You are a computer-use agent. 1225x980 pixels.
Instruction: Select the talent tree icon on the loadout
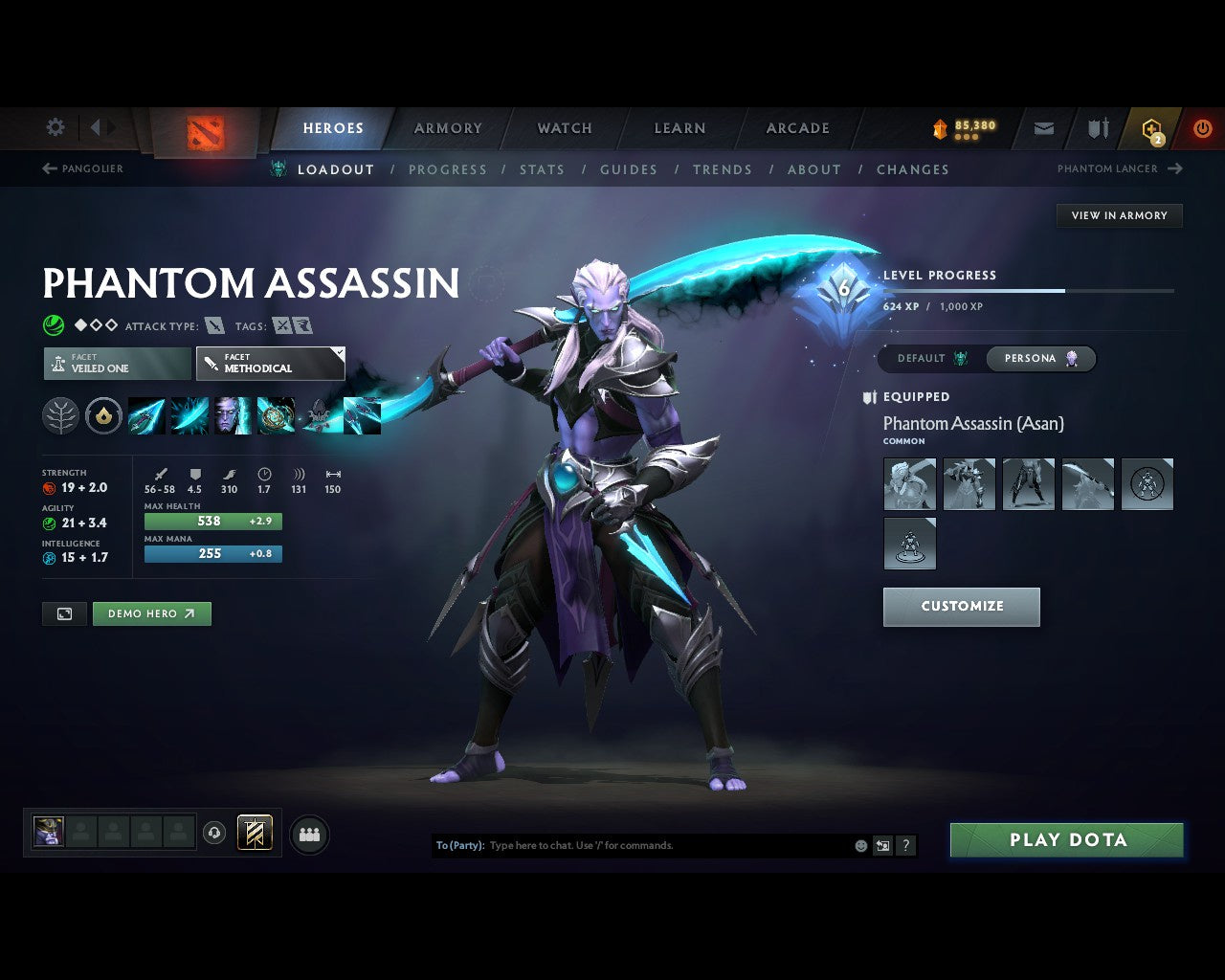pos(60,415)
